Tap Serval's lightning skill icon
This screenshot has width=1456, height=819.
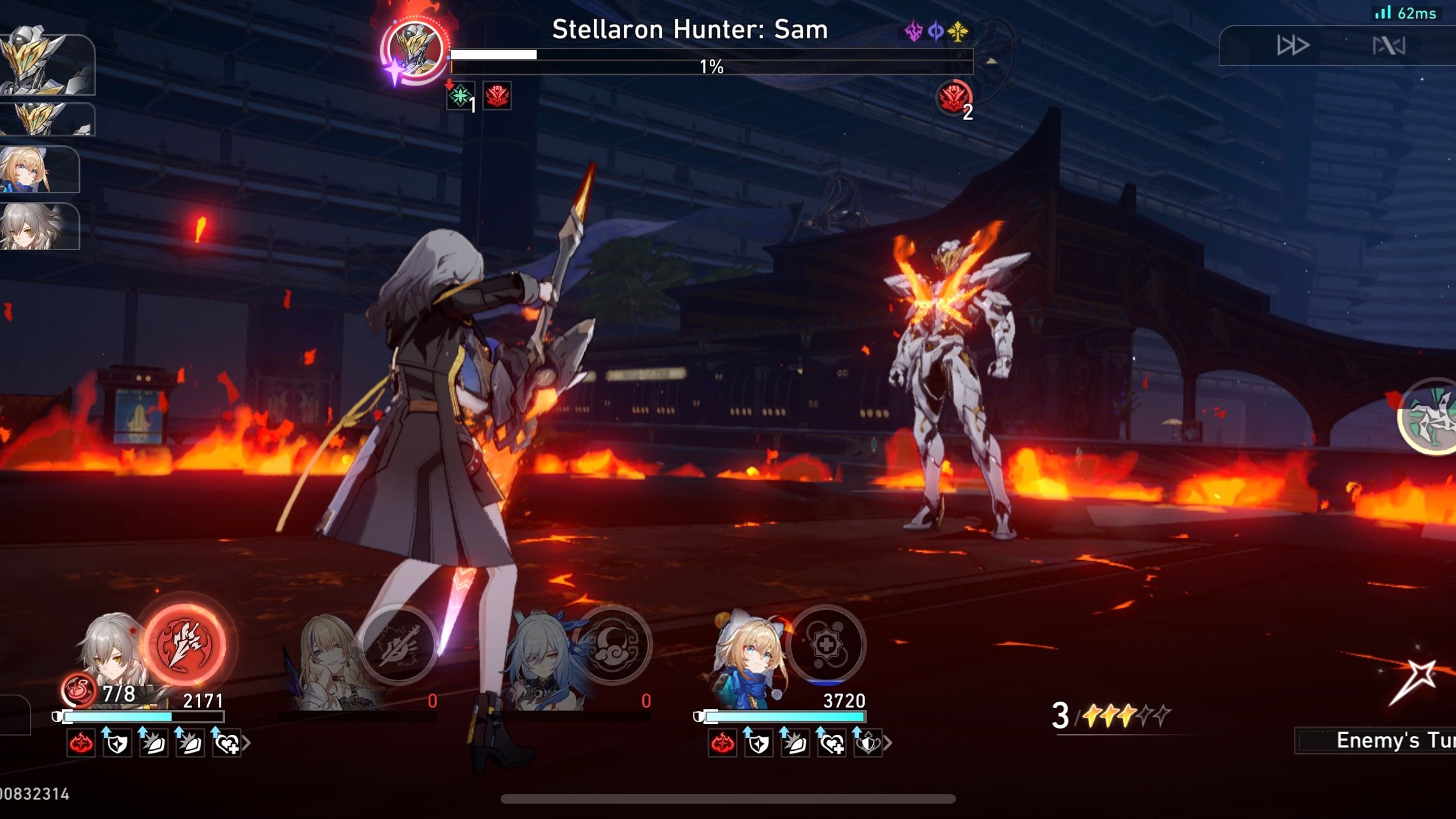pos(399,646)
